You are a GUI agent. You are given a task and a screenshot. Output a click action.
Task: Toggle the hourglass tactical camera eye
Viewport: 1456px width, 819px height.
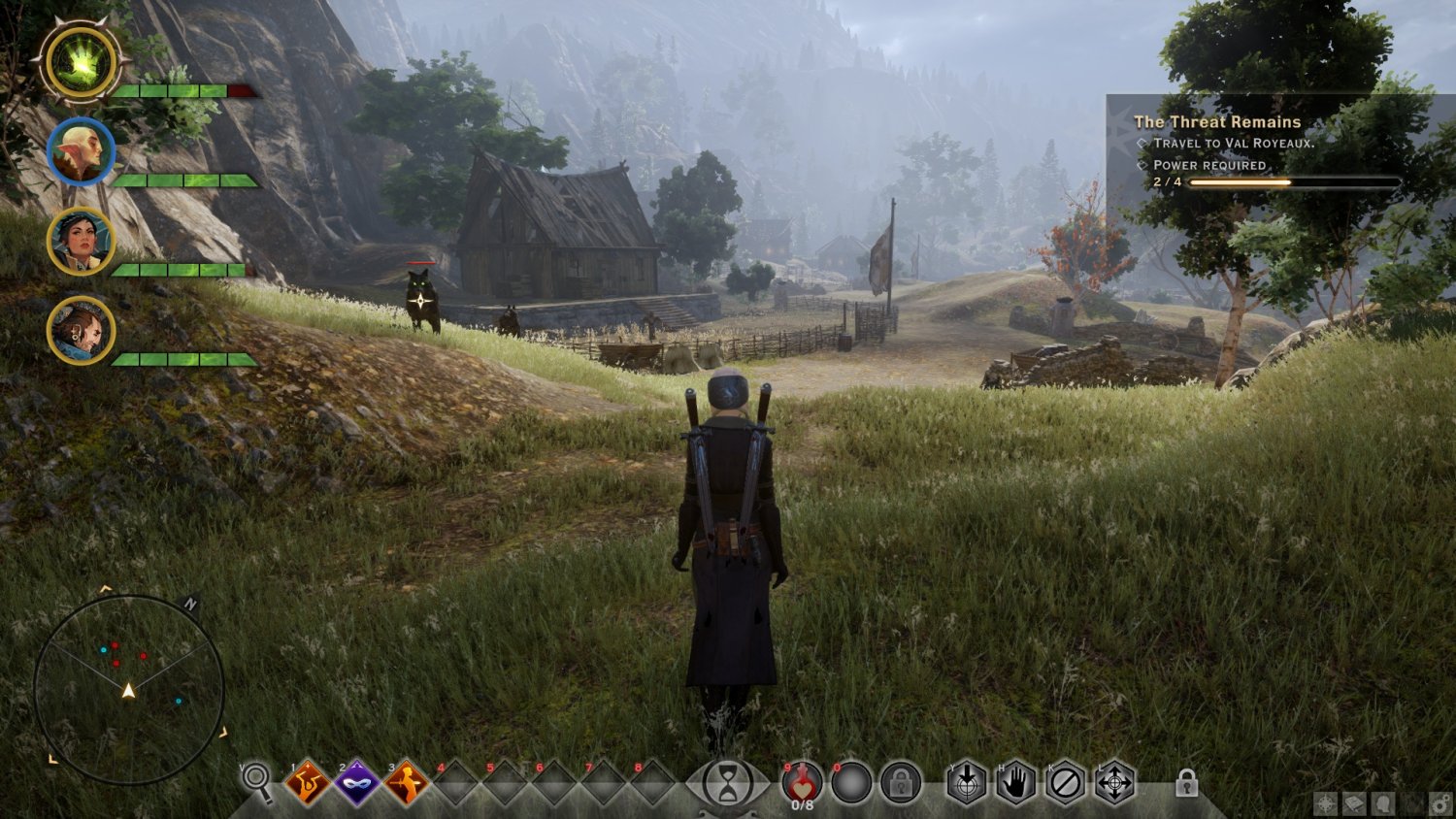click(727, 783)
